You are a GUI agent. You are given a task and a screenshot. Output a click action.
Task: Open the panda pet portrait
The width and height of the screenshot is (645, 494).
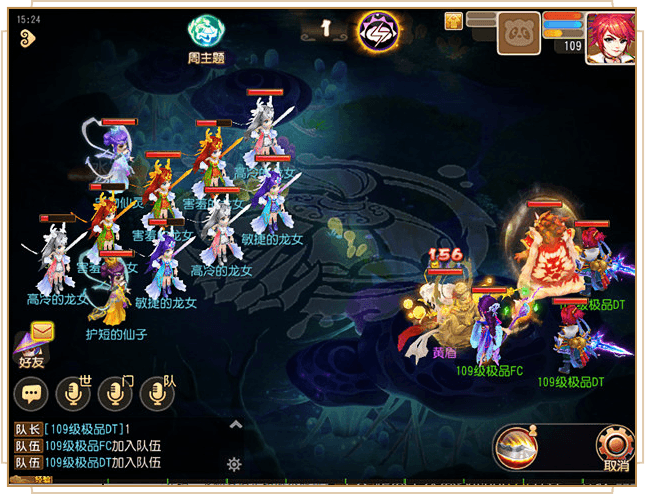[518, 33]
